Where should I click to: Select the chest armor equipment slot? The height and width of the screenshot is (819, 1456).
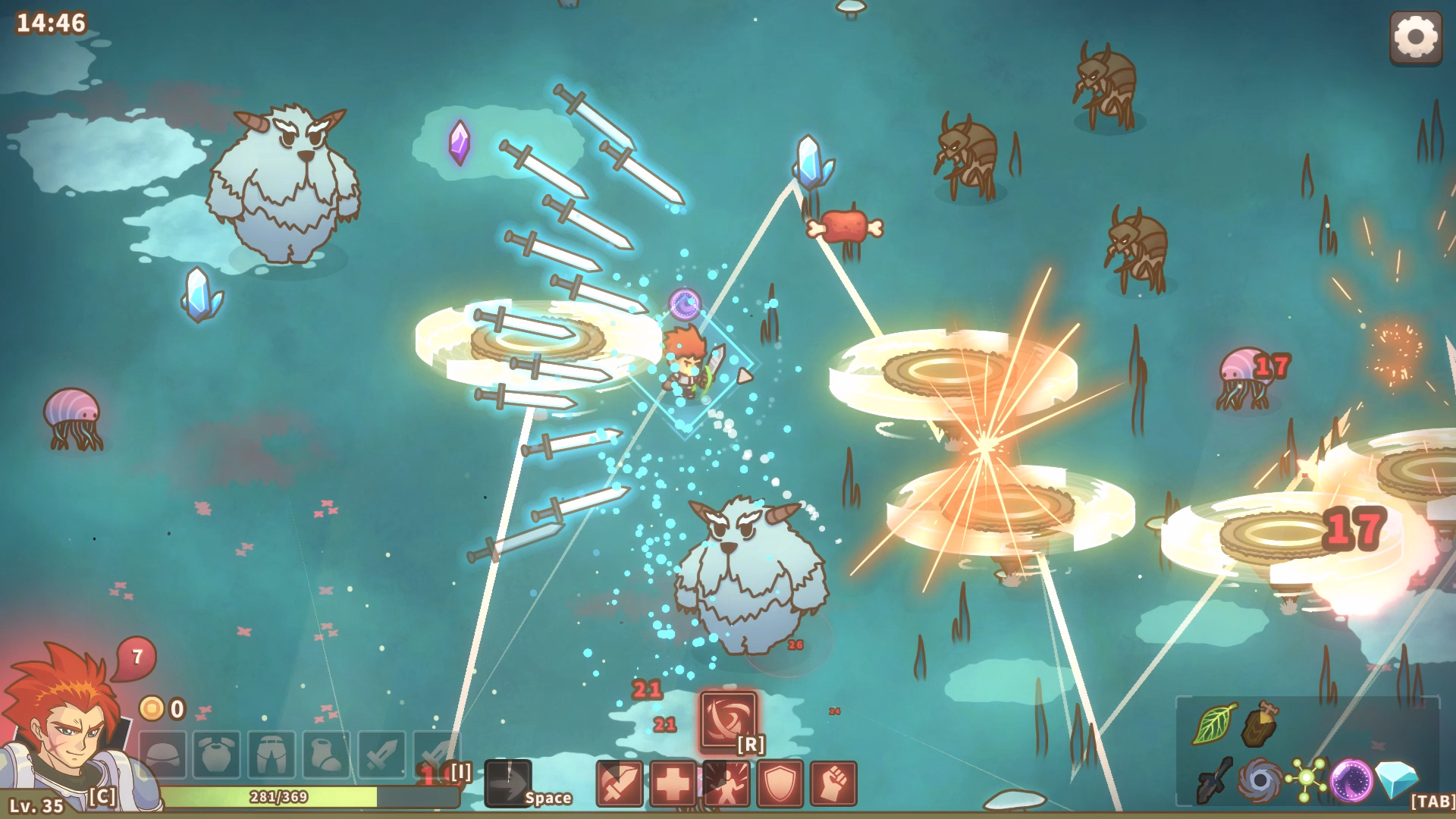pyautogui.click(x=217, y=755)
